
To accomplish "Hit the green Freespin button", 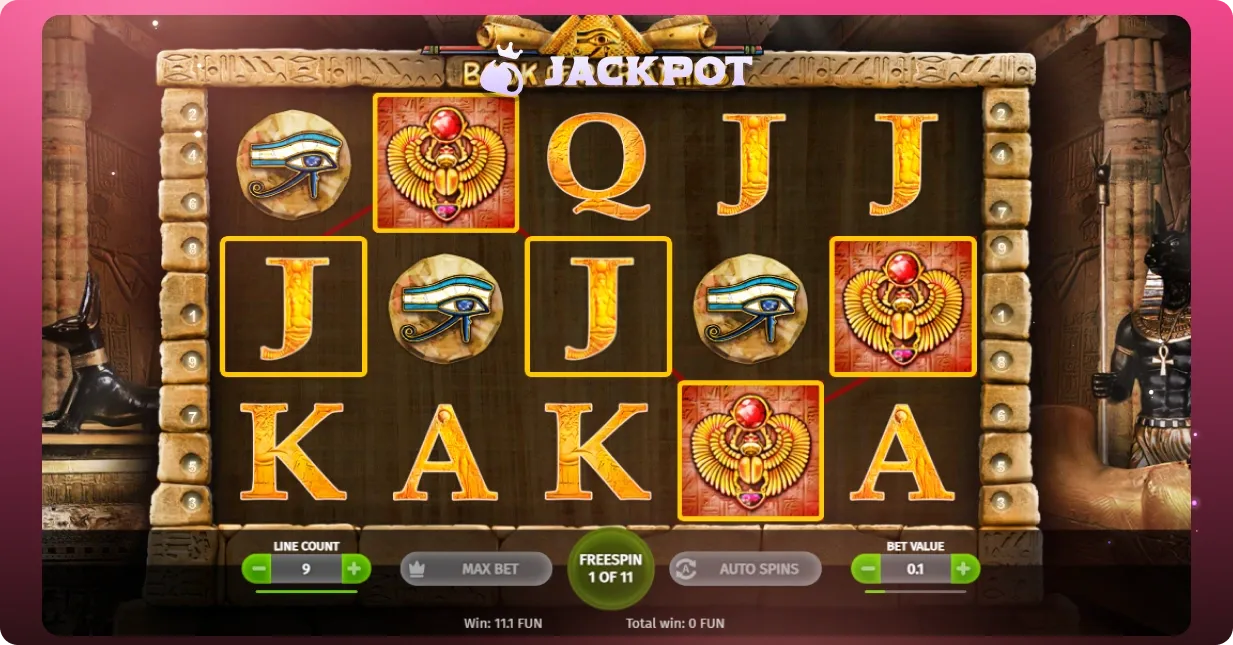I will pos(610,568).
